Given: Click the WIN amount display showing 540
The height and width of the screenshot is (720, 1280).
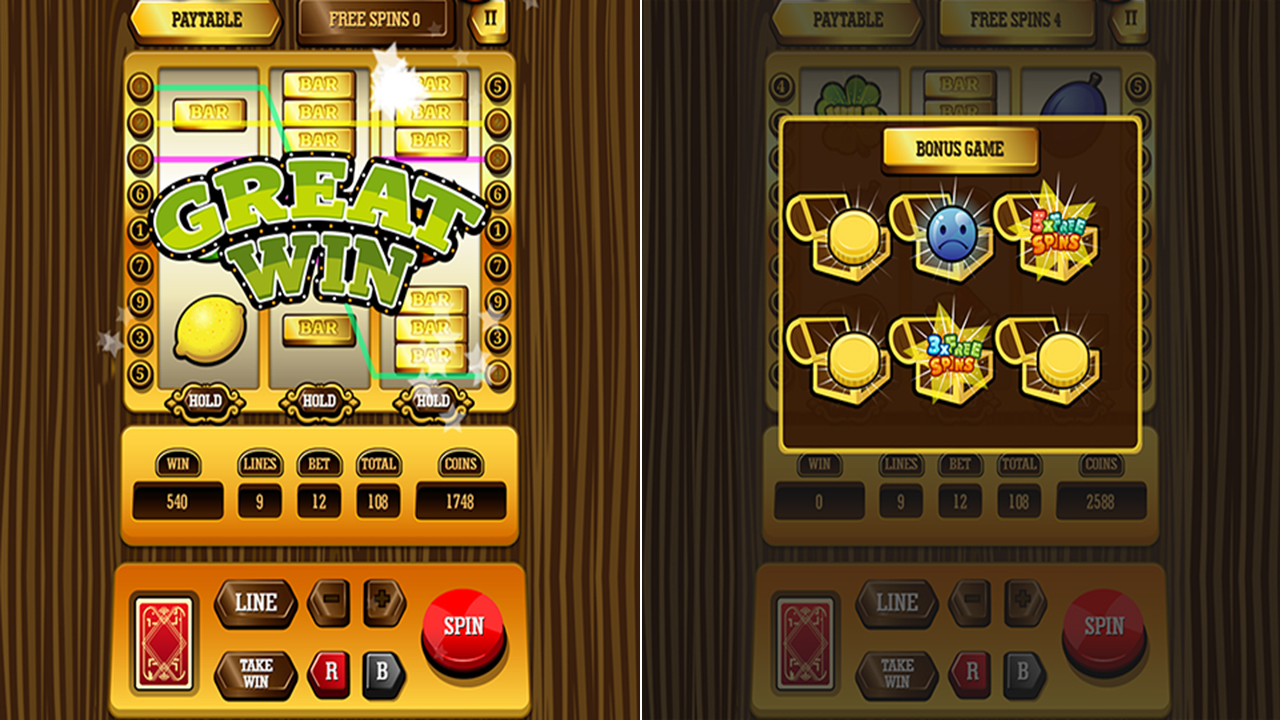Looking at the screenshot, I should click(x=178, y=500).
